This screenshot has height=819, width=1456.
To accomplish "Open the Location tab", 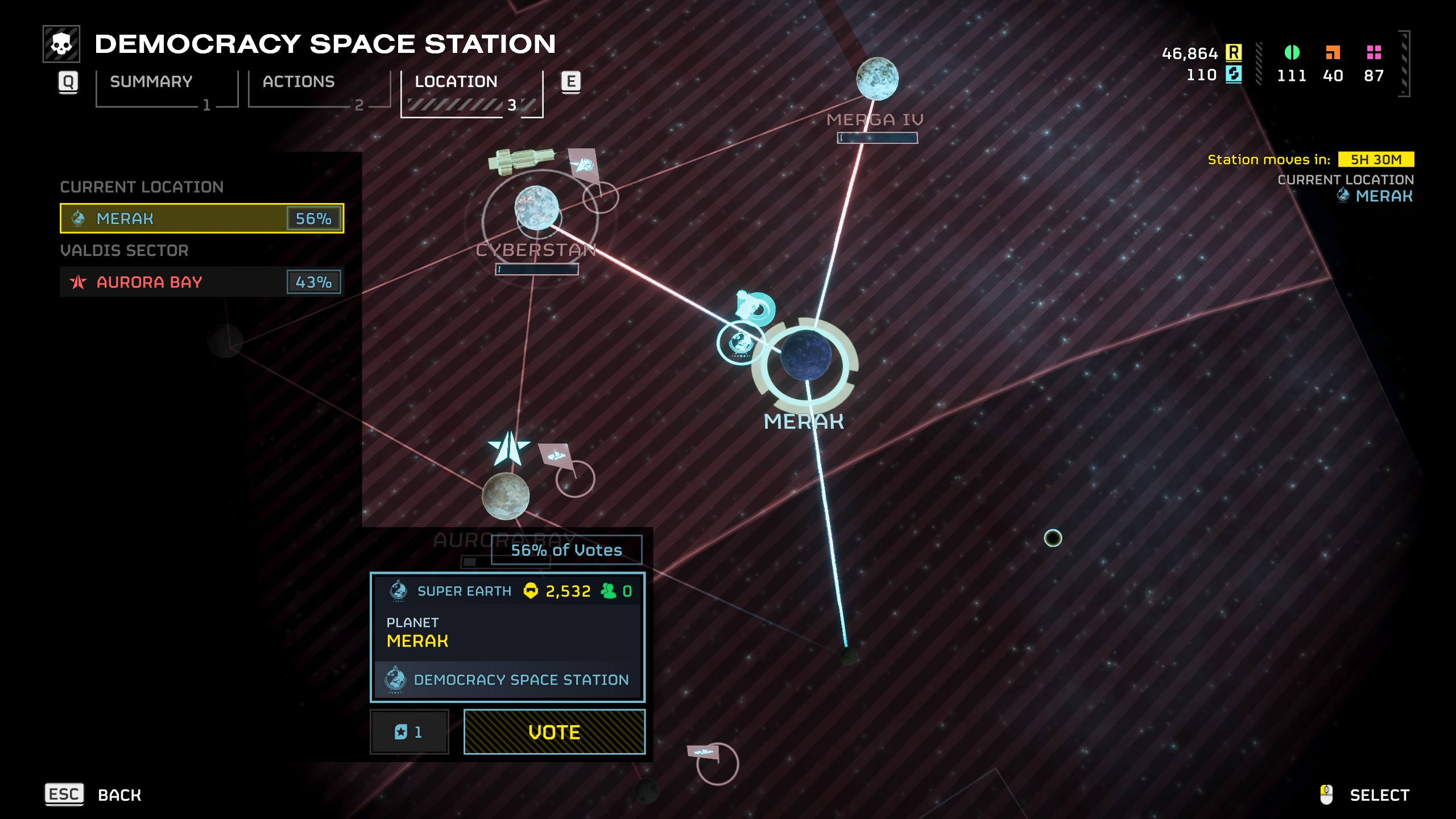I will (x=456, y=81).
